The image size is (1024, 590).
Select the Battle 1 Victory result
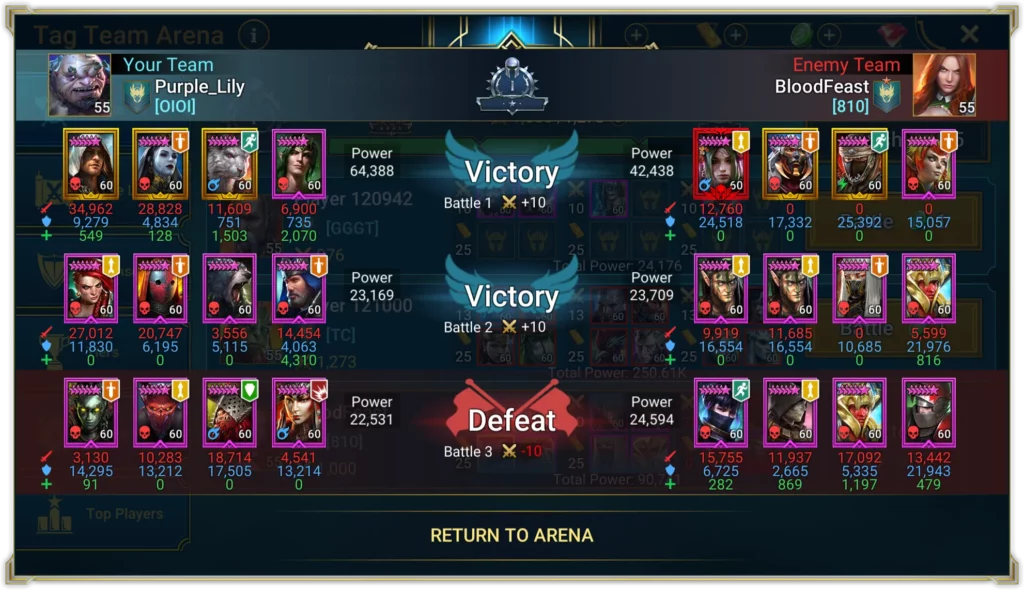[x=511, y=173]
